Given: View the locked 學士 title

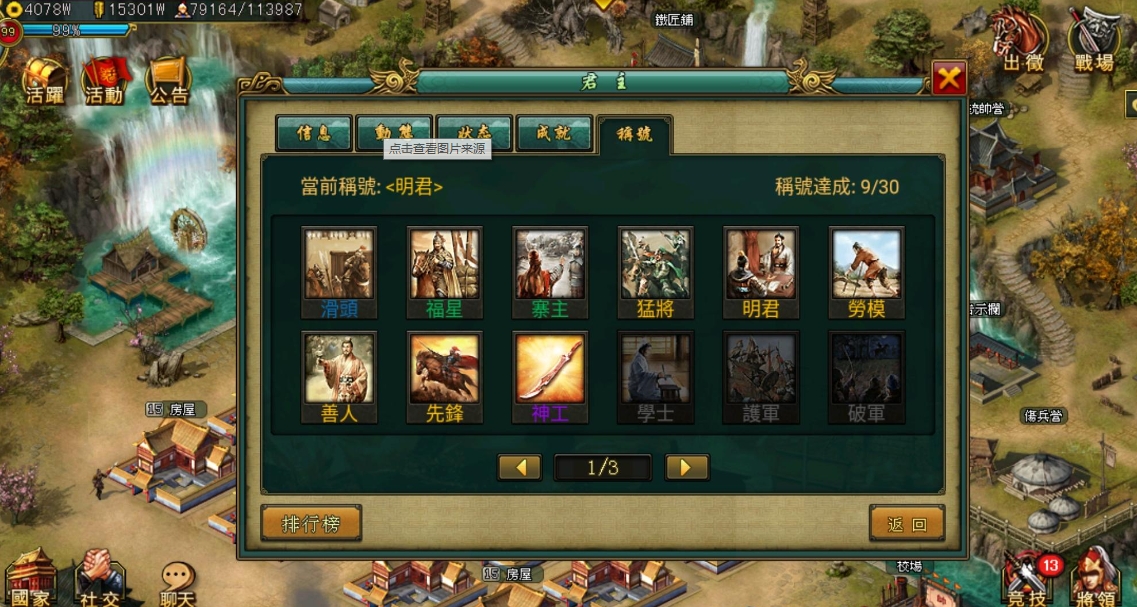Looking at the screenshot, I should (x=655, y=369).
